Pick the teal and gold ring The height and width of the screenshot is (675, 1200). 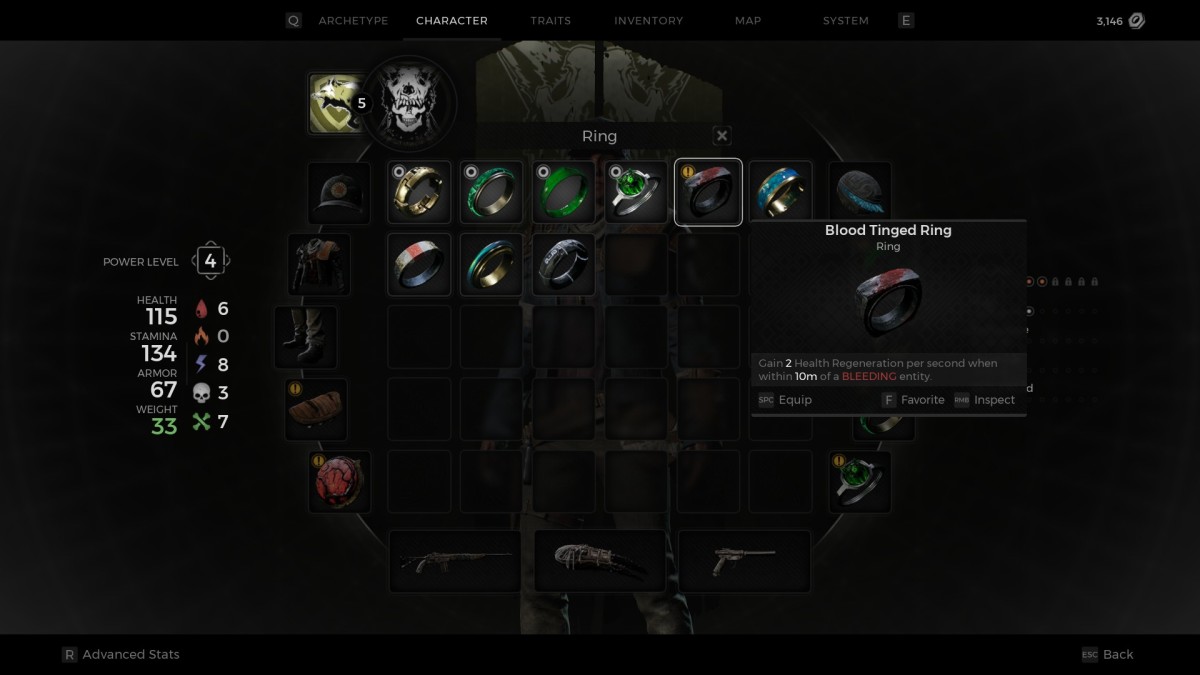[492, 264]
